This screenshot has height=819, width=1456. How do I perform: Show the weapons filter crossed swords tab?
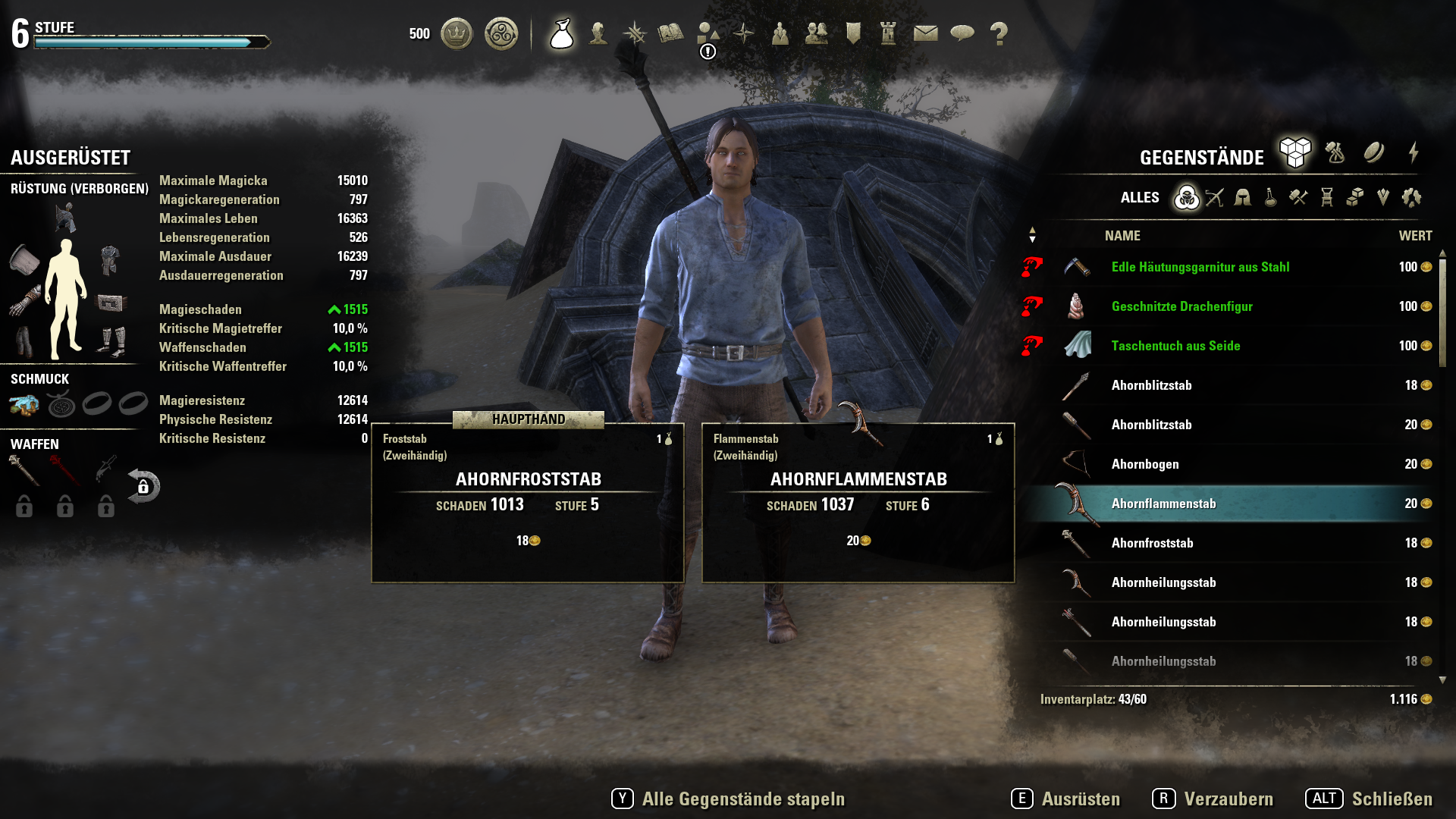click(x=1215, y=198)
